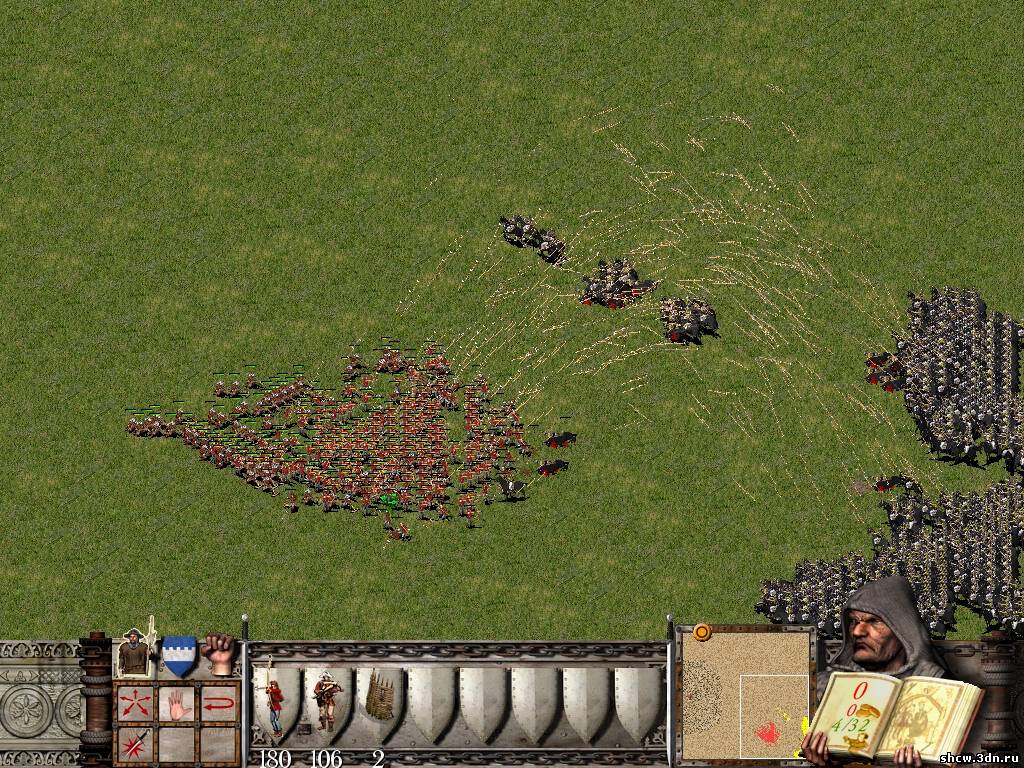Activate the red return-arrow patrol command
This screenshot has width=1024, height=768.
coord(219,703)
